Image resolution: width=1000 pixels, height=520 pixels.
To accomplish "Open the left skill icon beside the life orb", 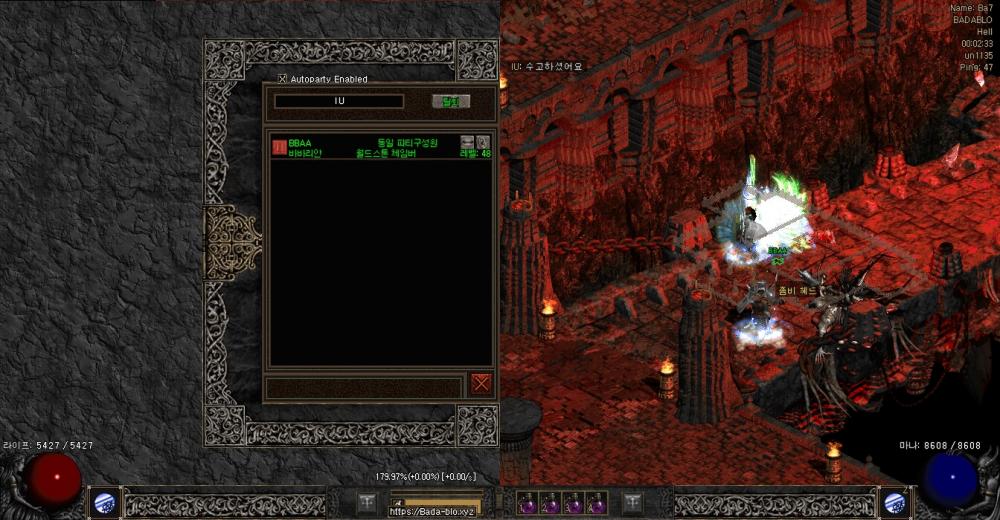I will (103, 503).
